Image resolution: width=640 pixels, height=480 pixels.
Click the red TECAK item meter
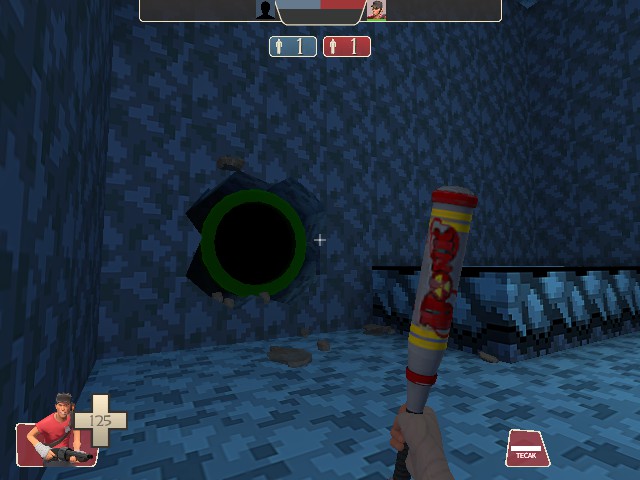527,448
